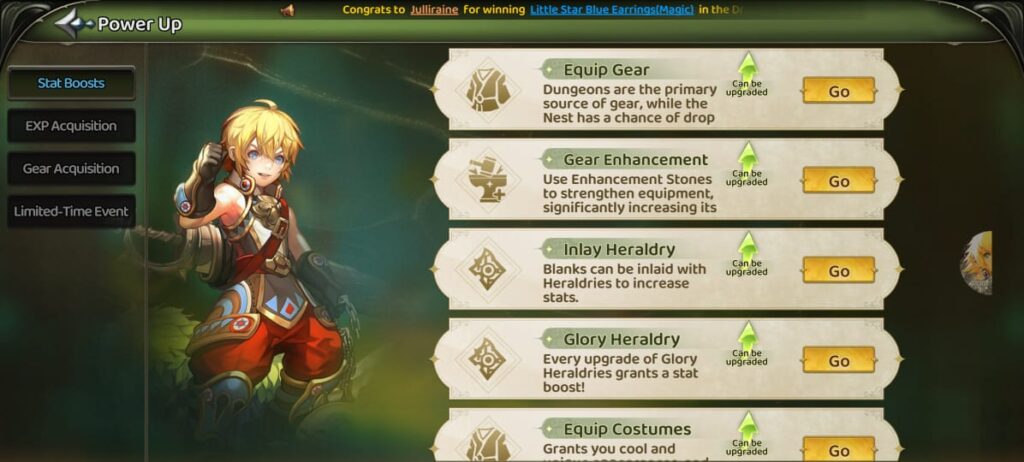This screenshot has width=1024, height=462.
Task: Open the EXP Acquisition tab
Action: coord(71,126)
